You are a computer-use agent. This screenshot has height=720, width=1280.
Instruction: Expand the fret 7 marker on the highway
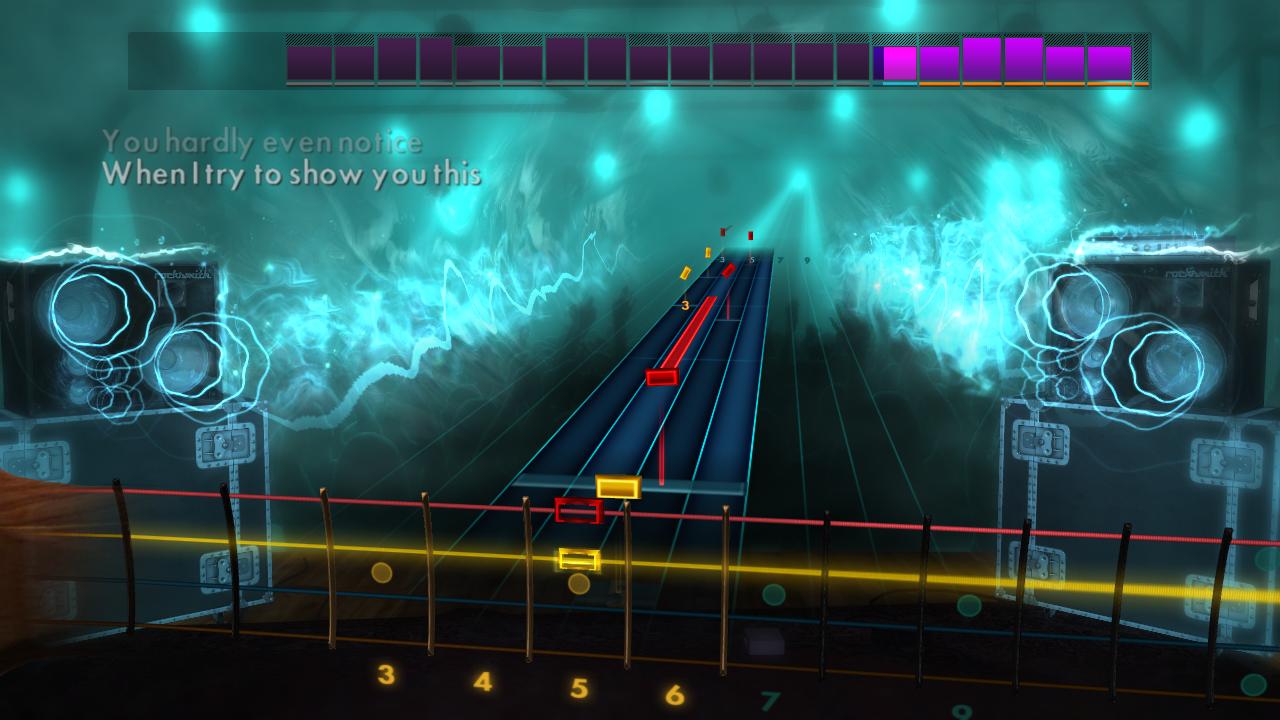[780, 259]
